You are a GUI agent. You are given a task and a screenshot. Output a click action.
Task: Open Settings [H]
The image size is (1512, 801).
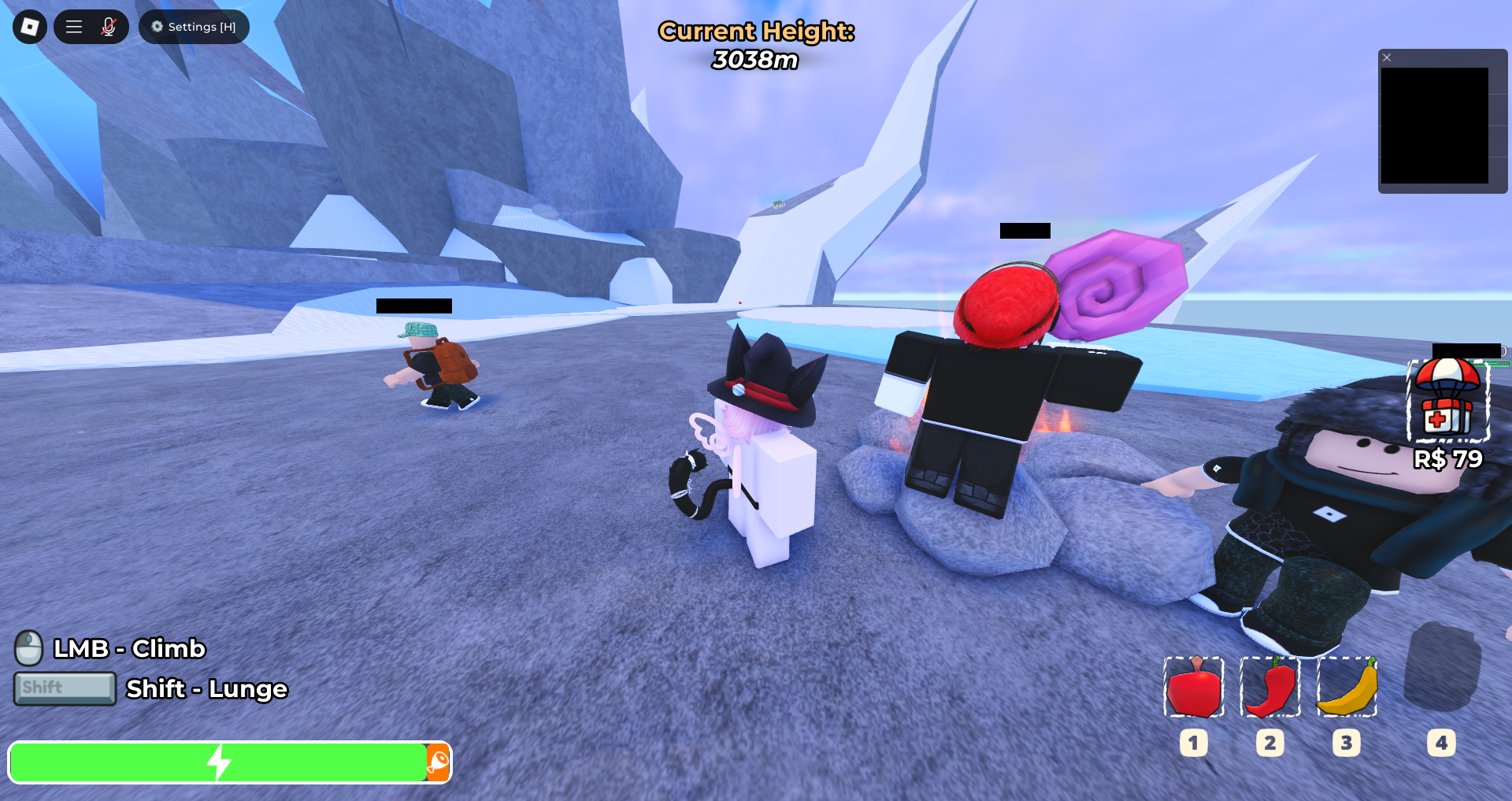tap(194, 27)
